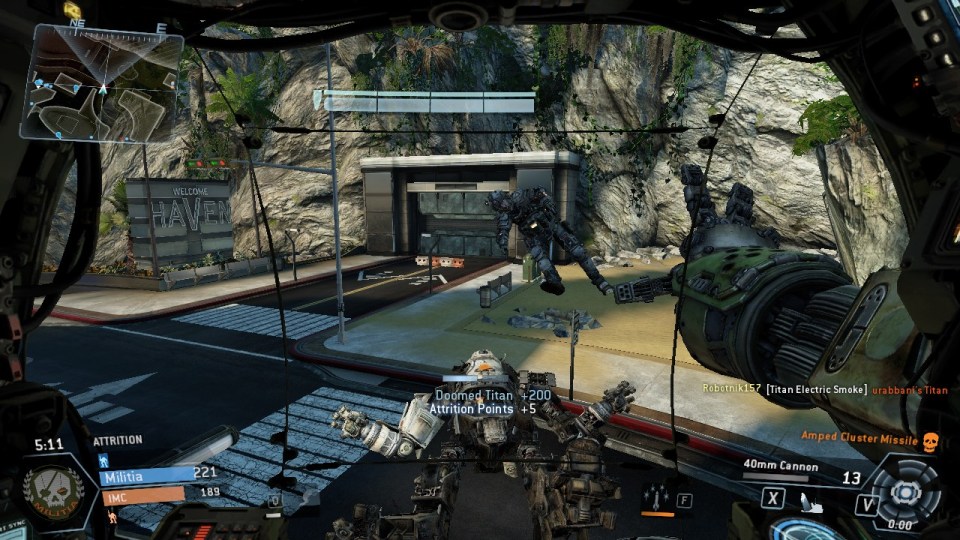This screenshot has height=540, width=960.
Task: Click the circular Titan core ability icon
Action: pyautogui.click(x=905, y=492)
